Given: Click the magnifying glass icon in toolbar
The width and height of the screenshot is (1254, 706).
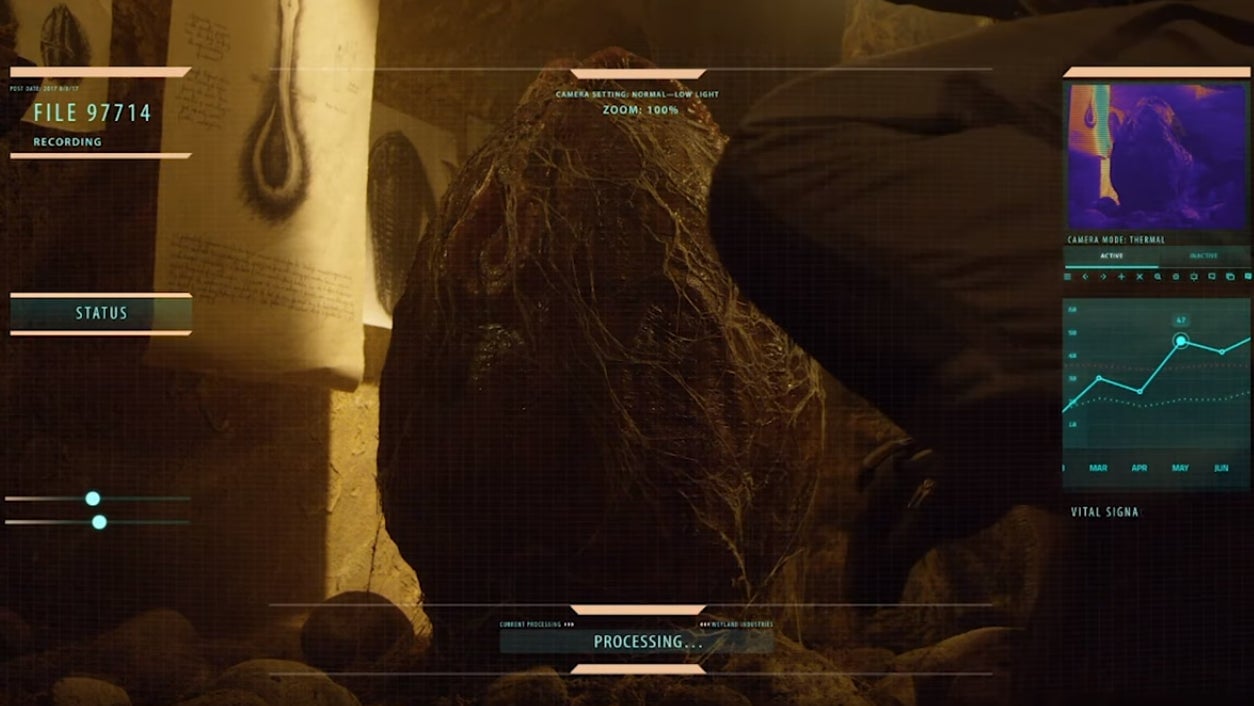Looking at the screenshot, I should point(1157,276).
